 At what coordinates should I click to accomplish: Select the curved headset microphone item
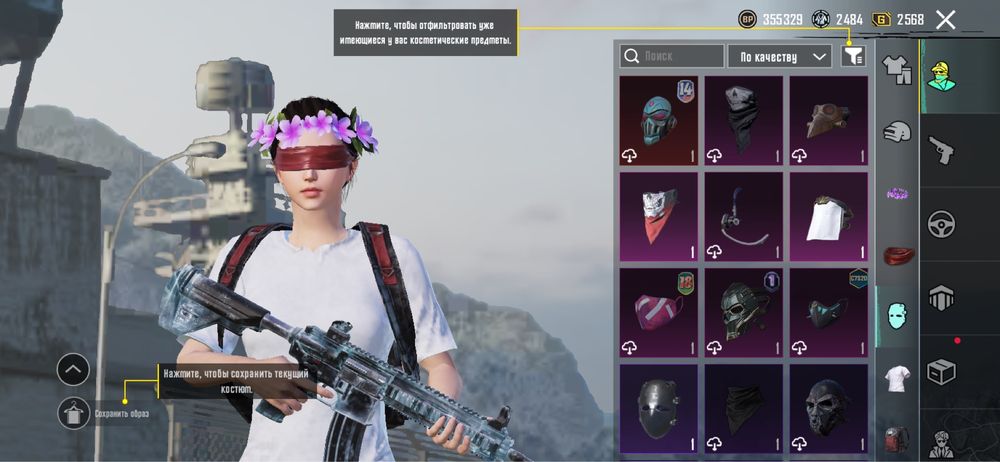[x=743, y=216]
